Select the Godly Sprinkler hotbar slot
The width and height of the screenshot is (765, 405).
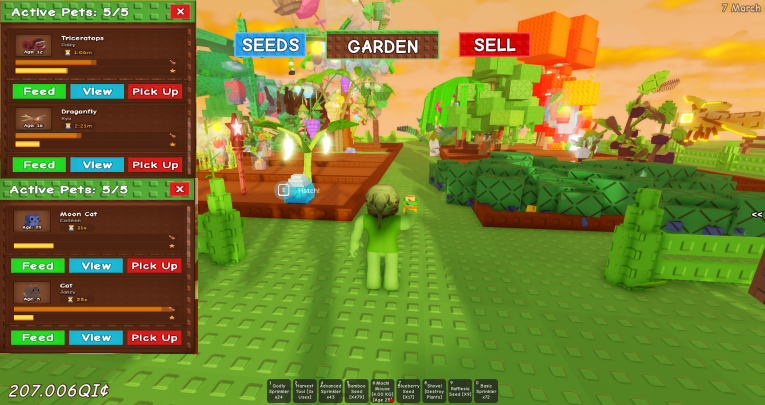pos(279,391)
